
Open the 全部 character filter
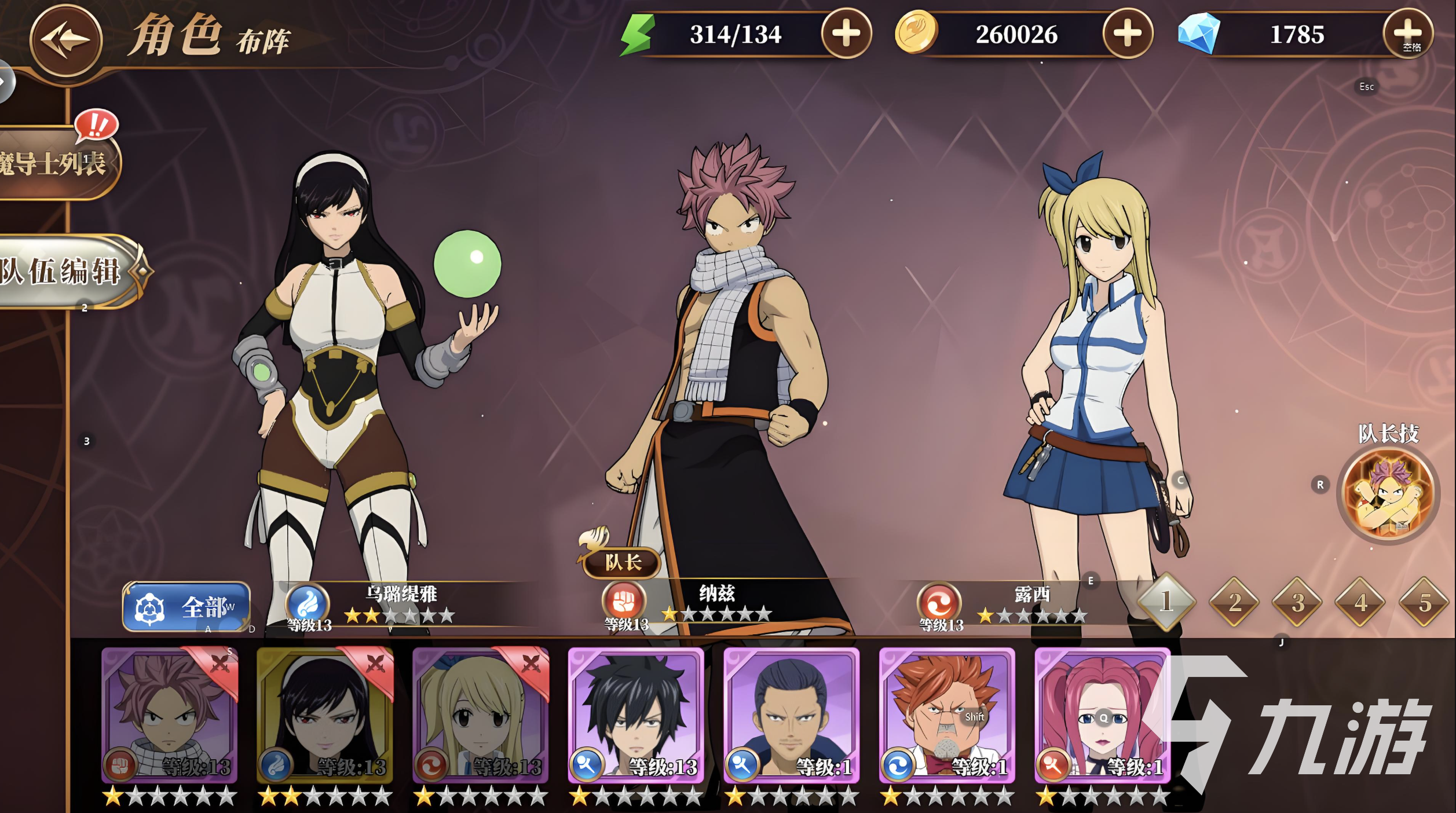pos(186,607)
